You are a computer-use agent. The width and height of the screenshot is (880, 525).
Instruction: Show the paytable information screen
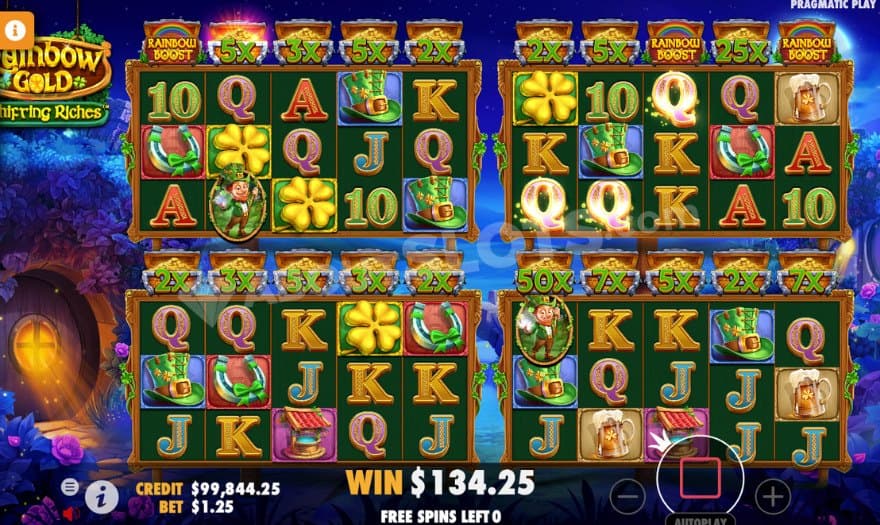(x=100, y=496)
